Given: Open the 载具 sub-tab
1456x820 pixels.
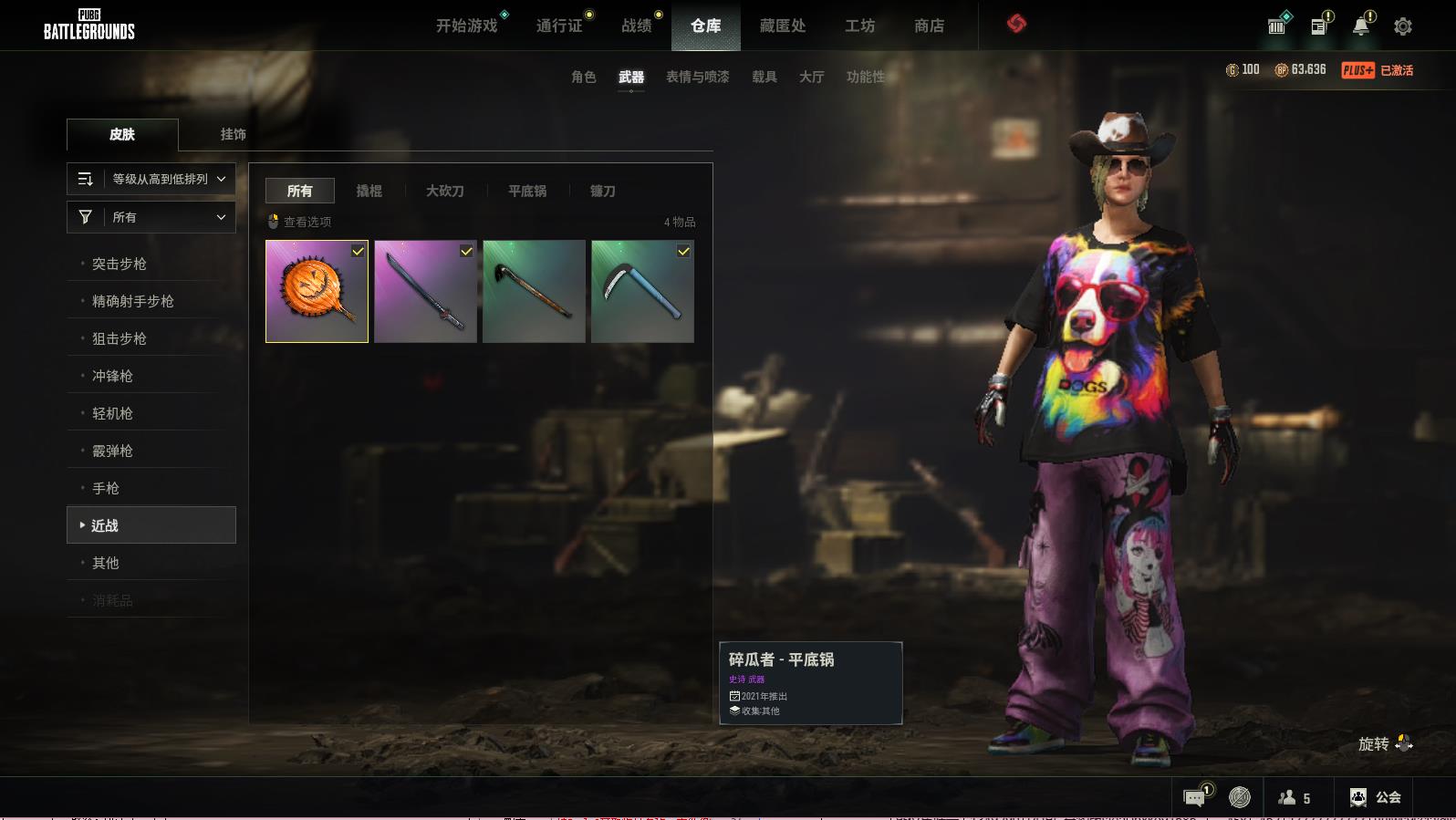Looking at the screenshot, I should (764, 77).
